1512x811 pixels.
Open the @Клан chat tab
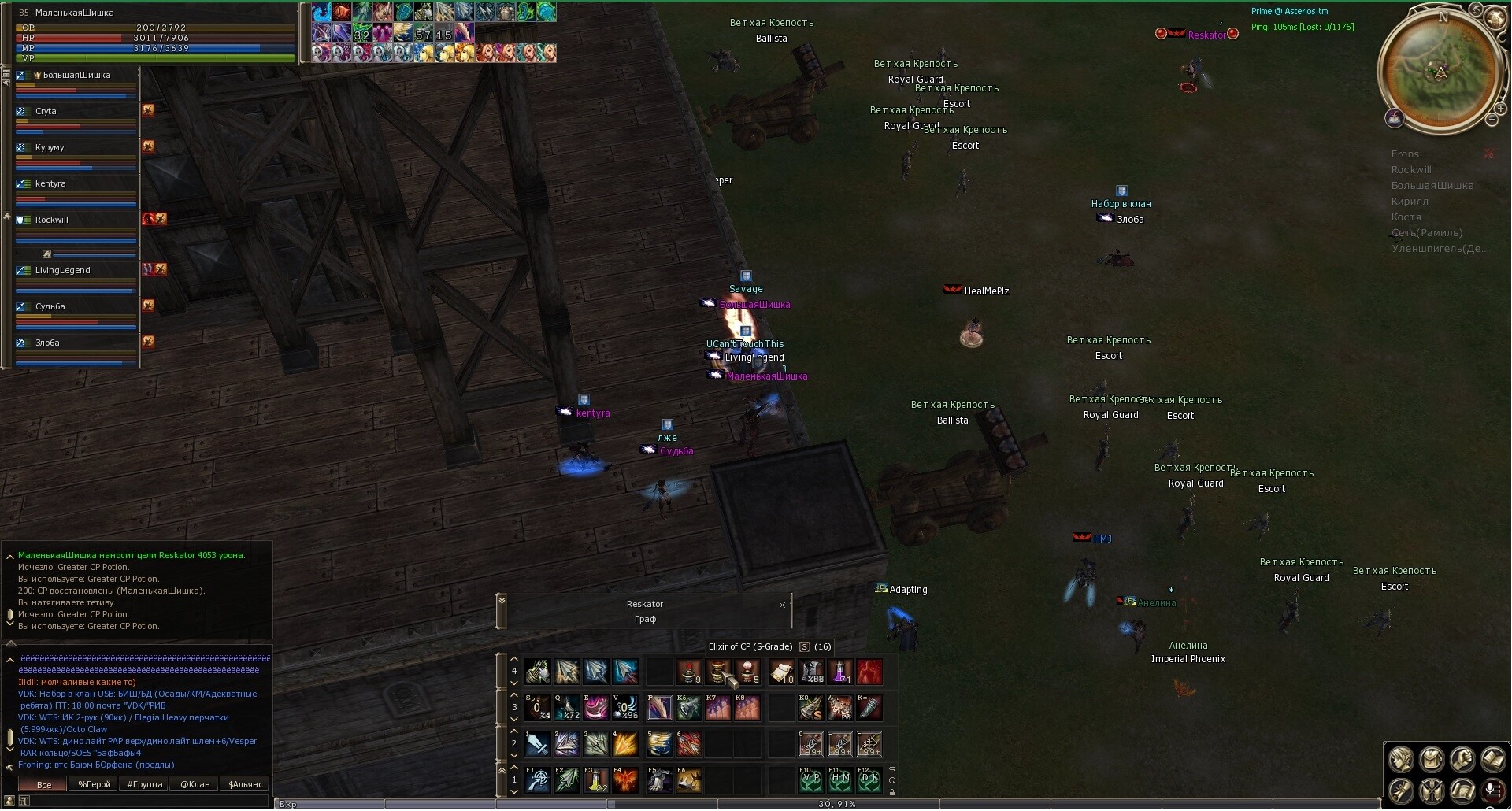[195, 784]
